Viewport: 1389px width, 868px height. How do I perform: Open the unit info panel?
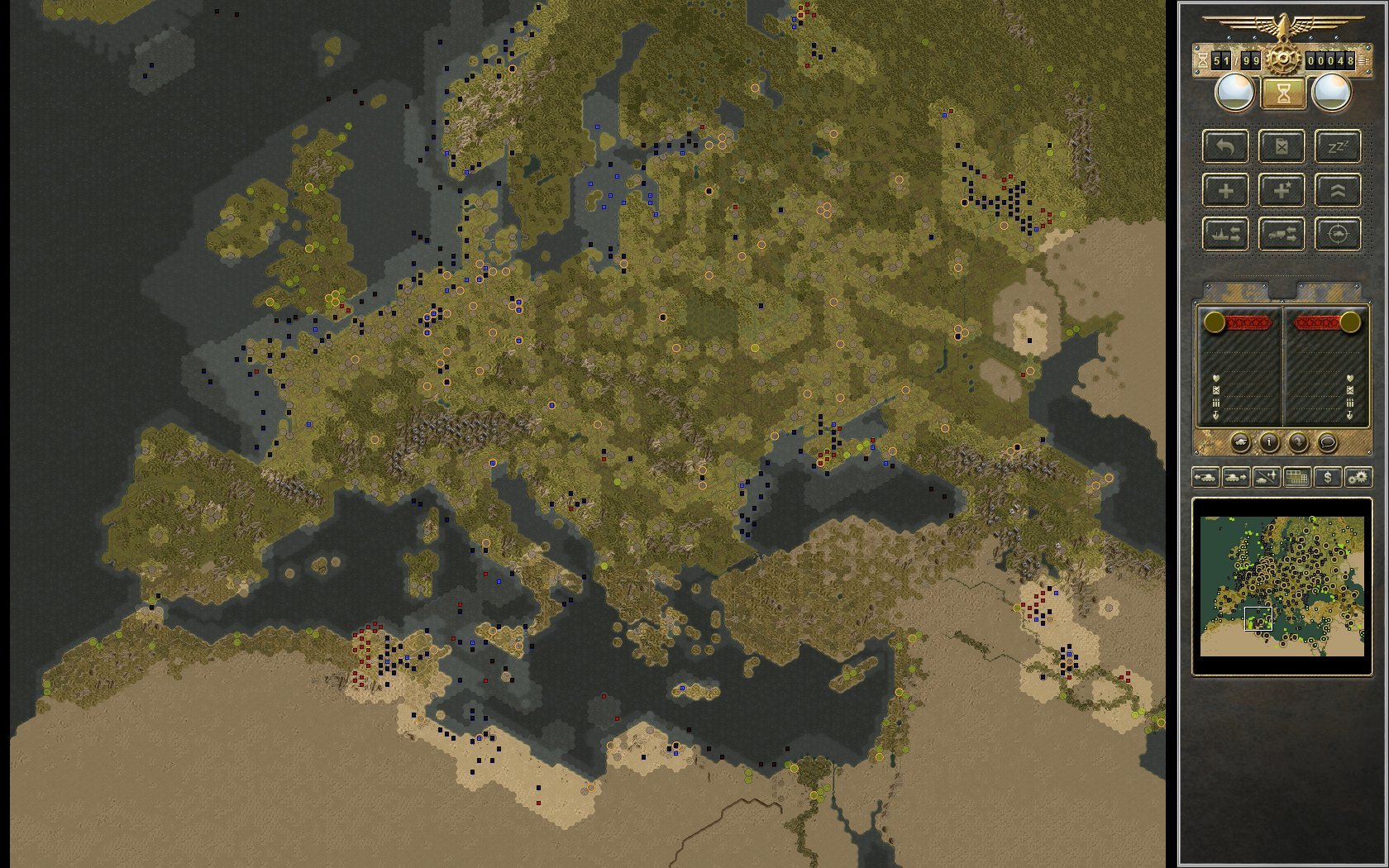pos(1269,442)
